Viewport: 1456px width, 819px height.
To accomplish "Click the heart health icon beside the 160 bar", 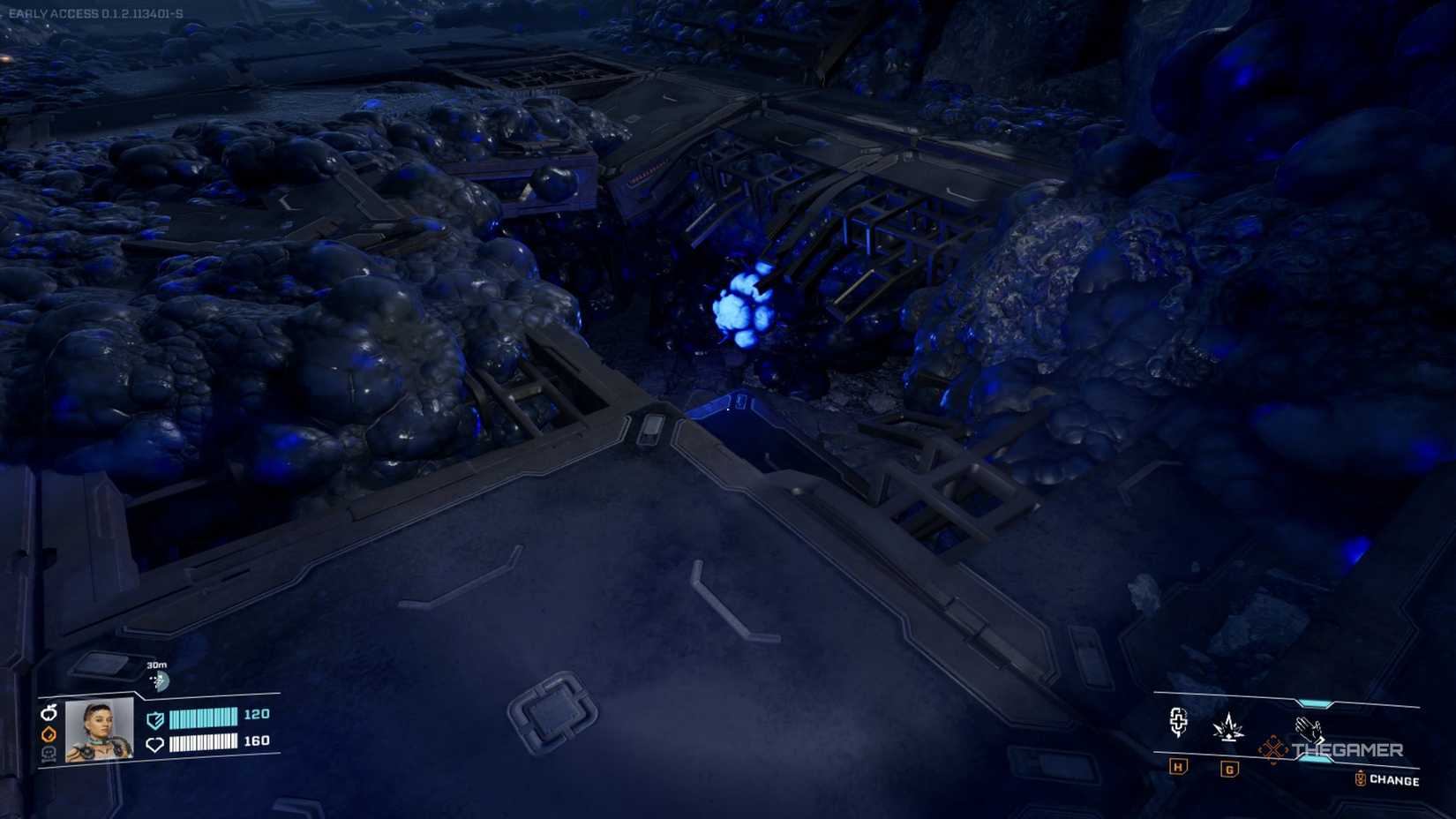I will click(155, 744).
